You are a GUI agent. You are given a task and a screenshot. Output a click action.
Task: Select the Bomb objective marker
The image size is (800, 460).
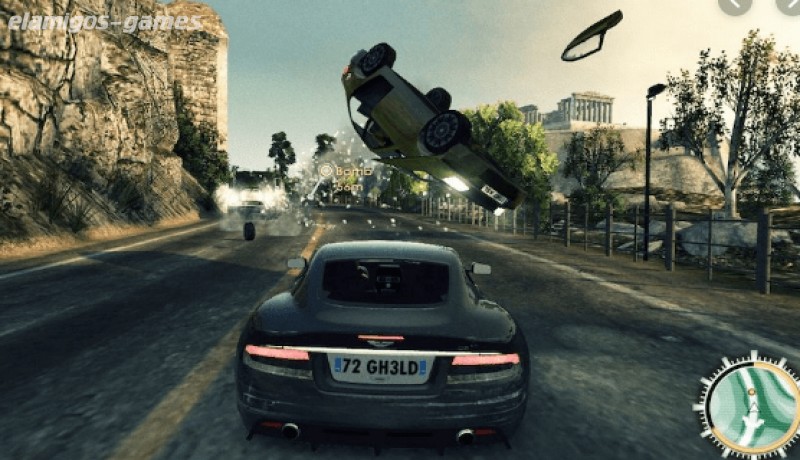click(326, 171)
